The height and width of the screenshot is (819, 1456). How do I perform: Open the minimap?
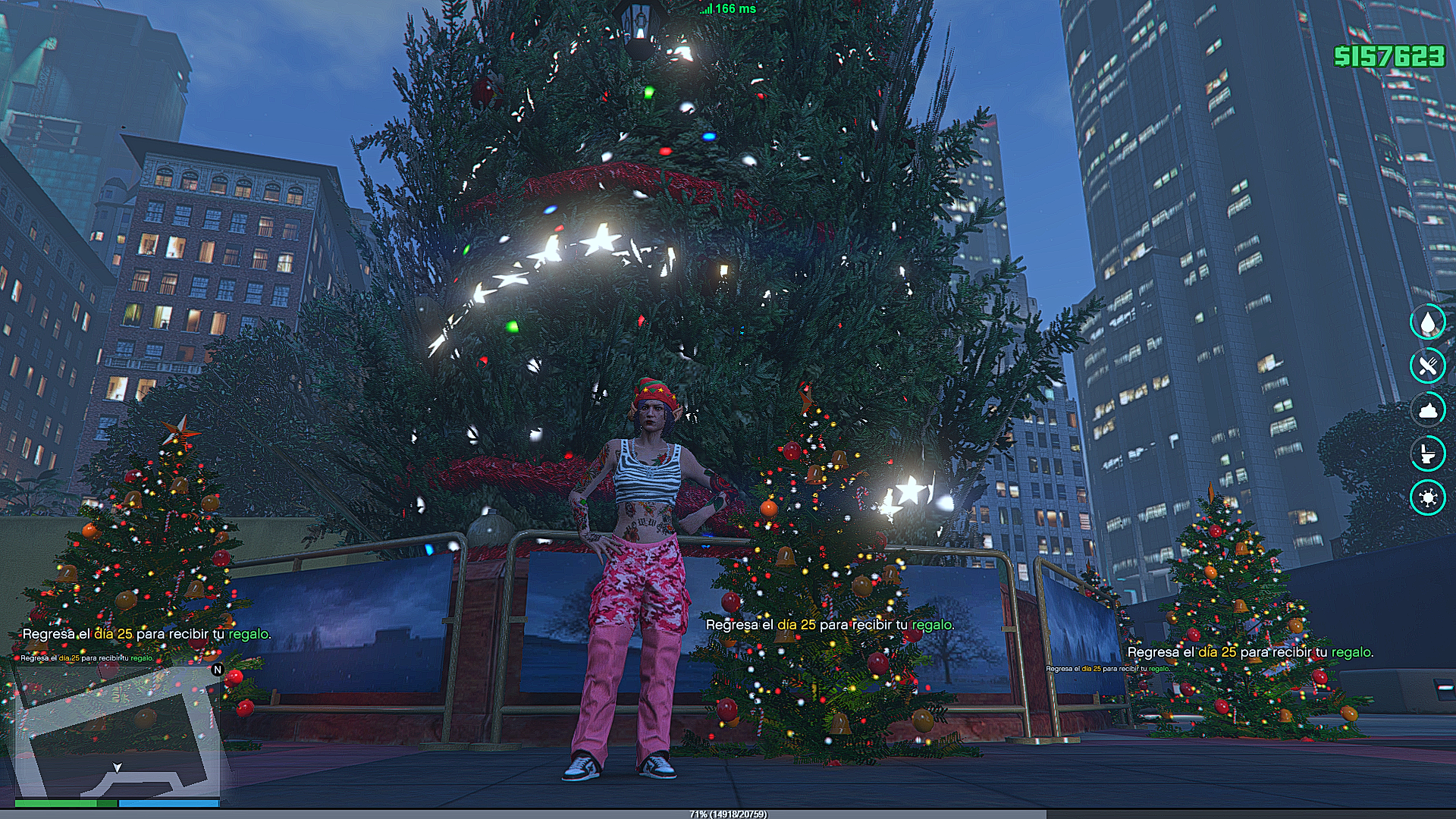(x=118, y=732)
